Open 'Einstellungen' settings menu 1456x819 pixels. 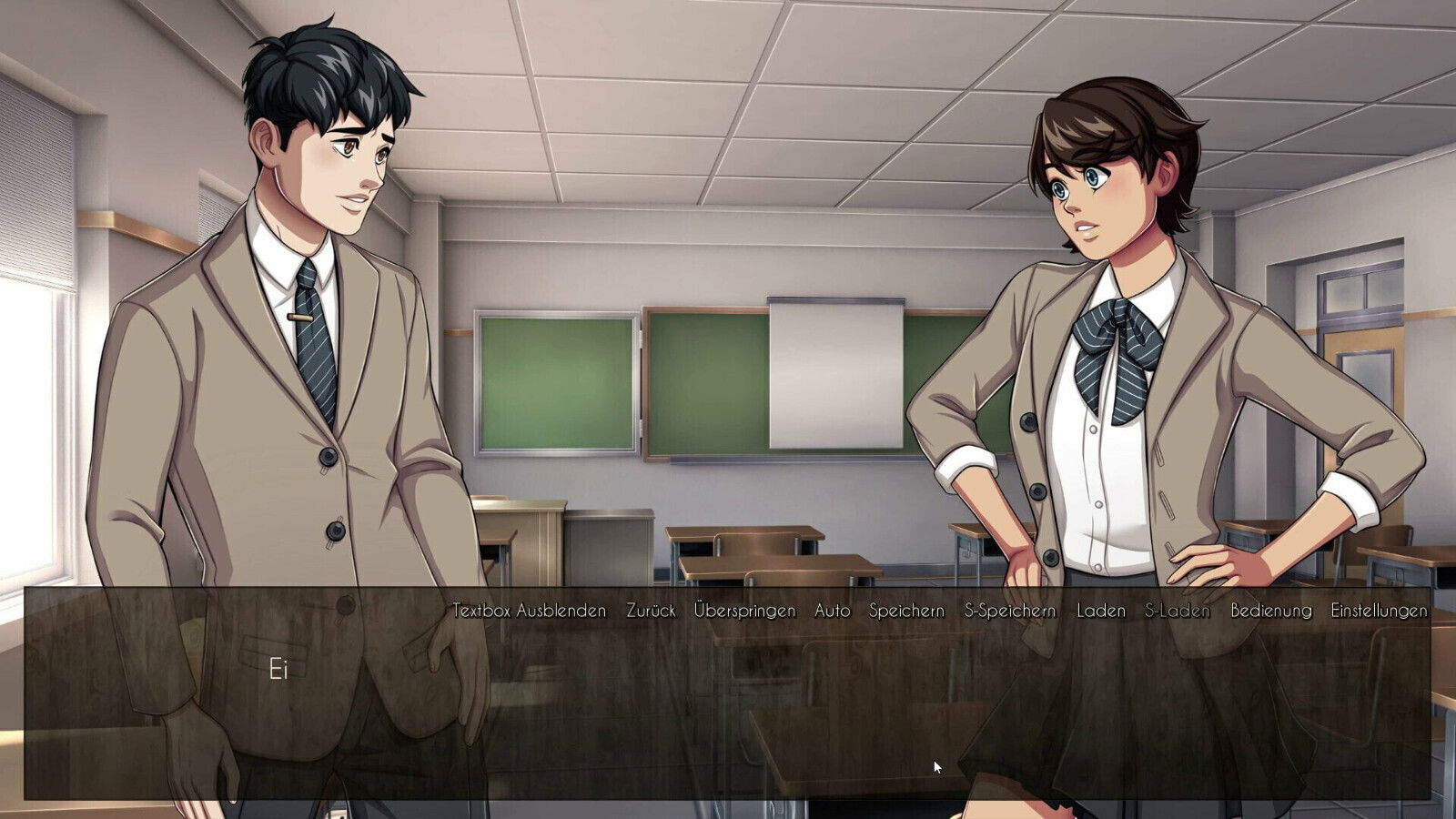tap(1379, 612)
